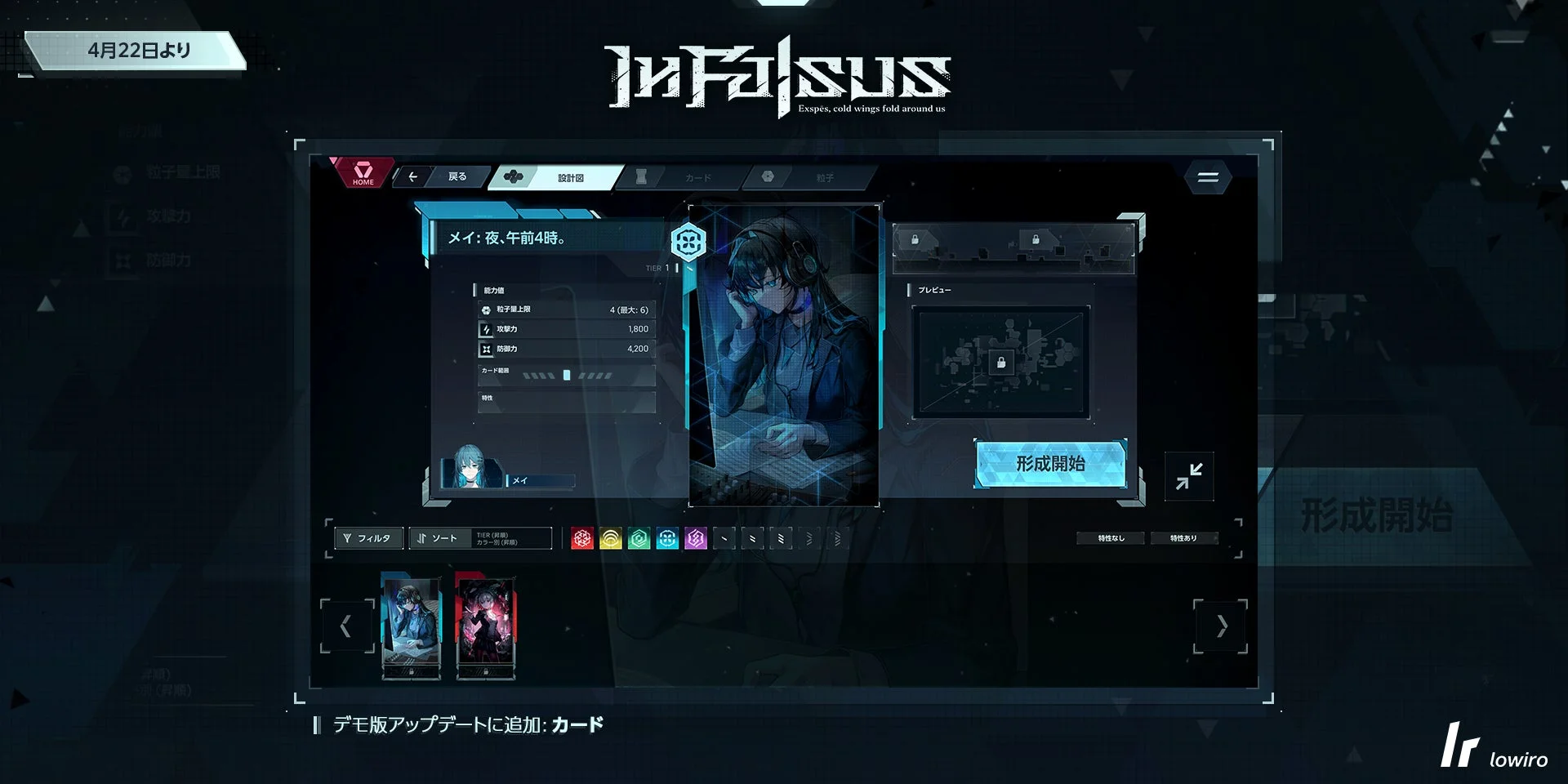Select the blue element filter icon
The height and width of the screenshot is (784, 1568).
(x=667, y=537)
